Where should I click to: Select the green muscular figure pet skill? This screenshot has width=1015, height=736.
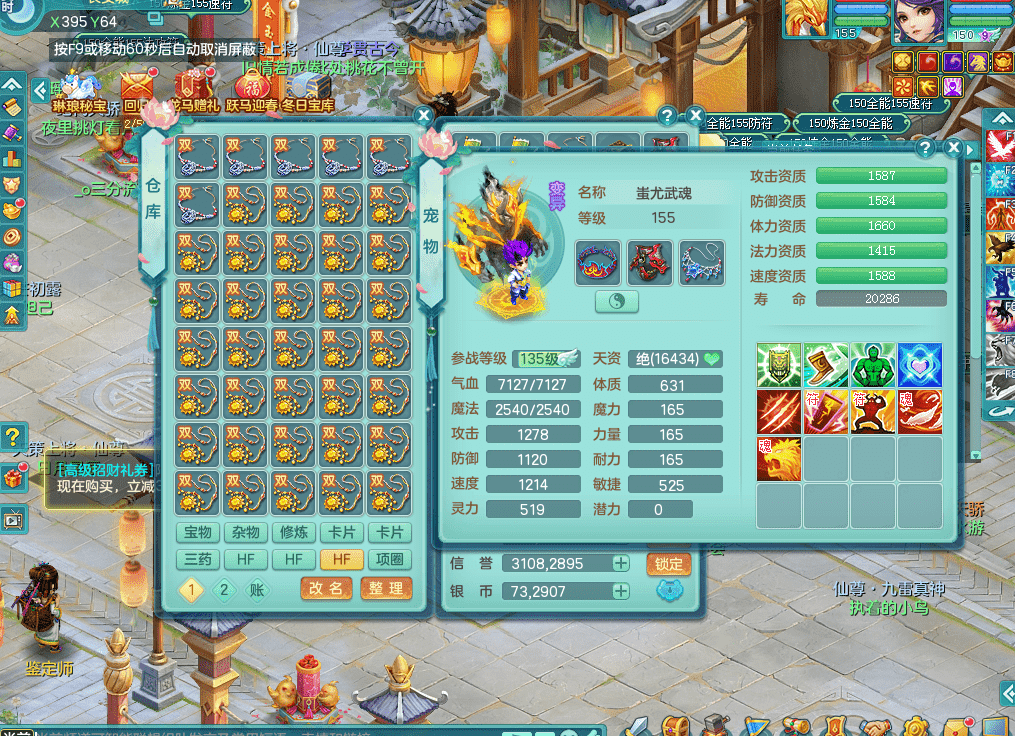[873, 366]
